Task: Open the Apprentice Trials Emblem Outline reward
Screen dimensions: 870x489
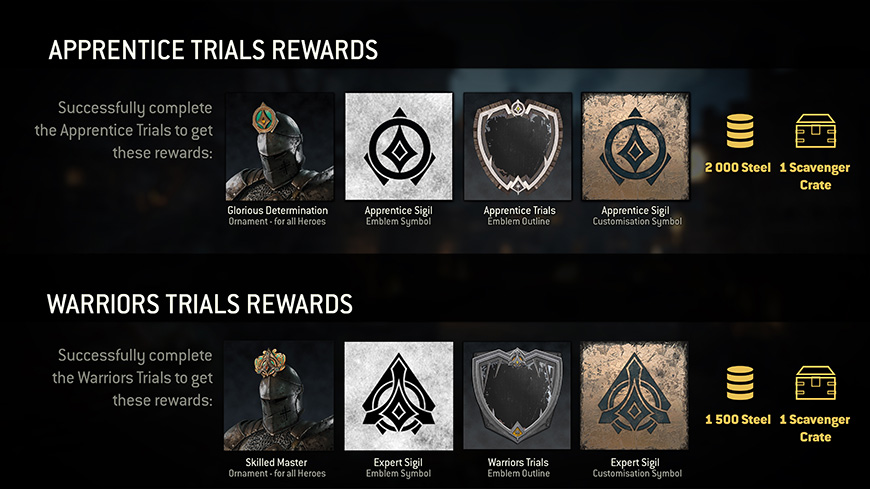Action: pos(518,147)
